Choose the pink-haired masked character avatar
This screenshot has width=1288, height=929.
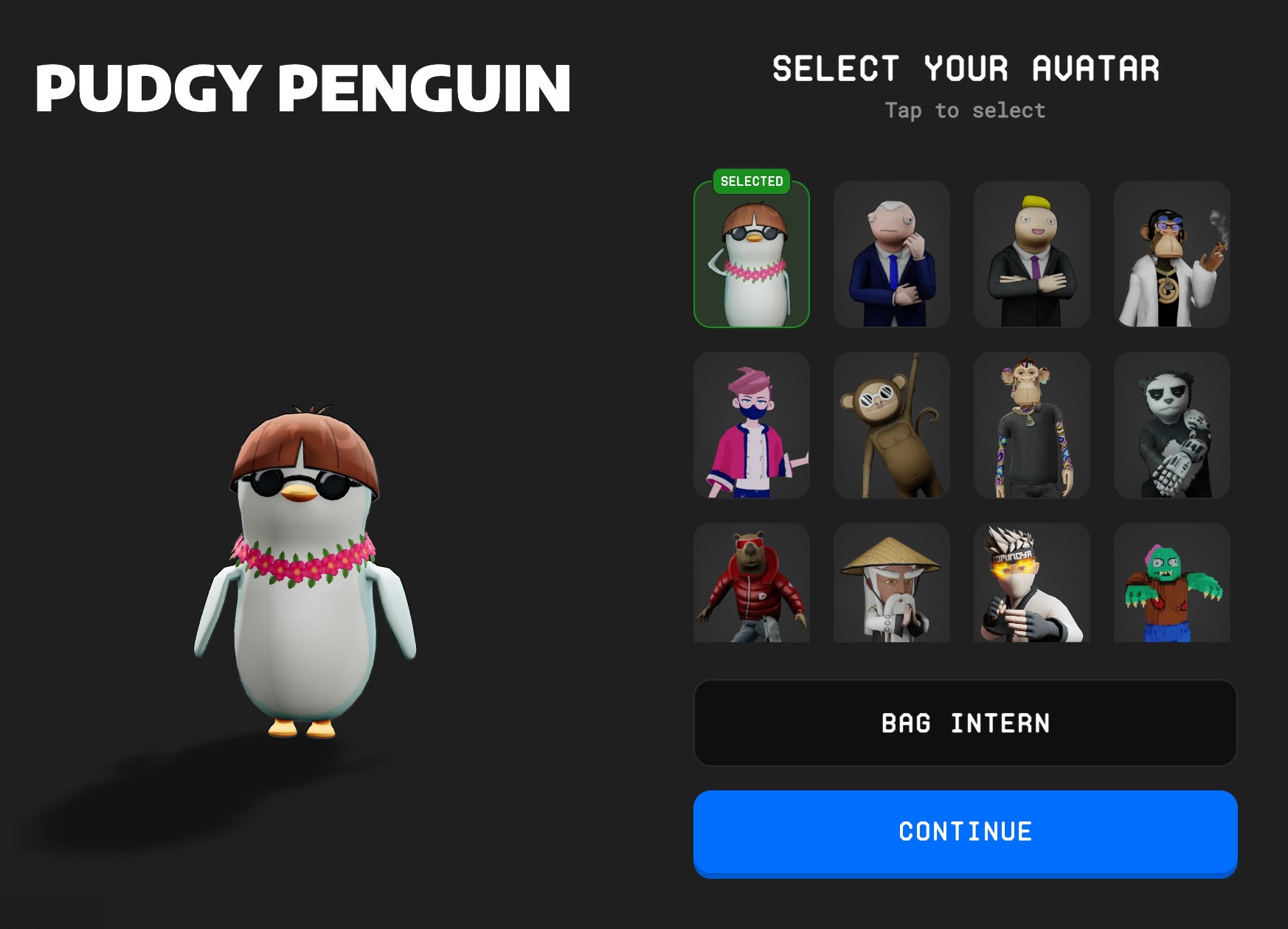coord(752,425)
